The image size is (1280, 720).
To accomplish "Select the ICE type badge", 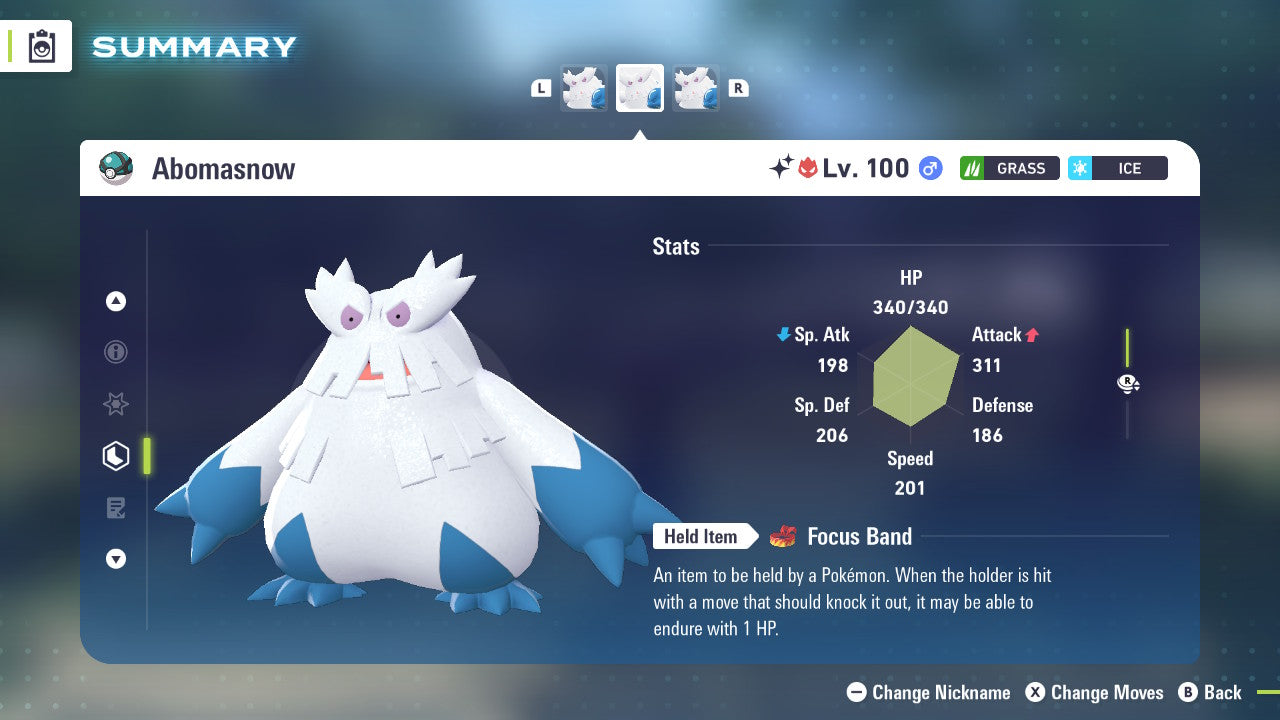I will [1117, 168].
